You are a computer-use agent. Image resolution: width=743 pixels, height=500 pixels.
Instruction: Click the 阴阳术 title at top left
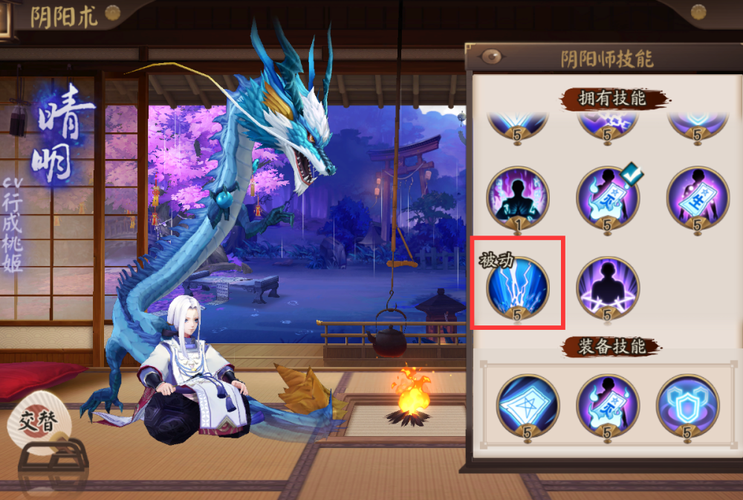pyautogui.click(x=63, y=17)
